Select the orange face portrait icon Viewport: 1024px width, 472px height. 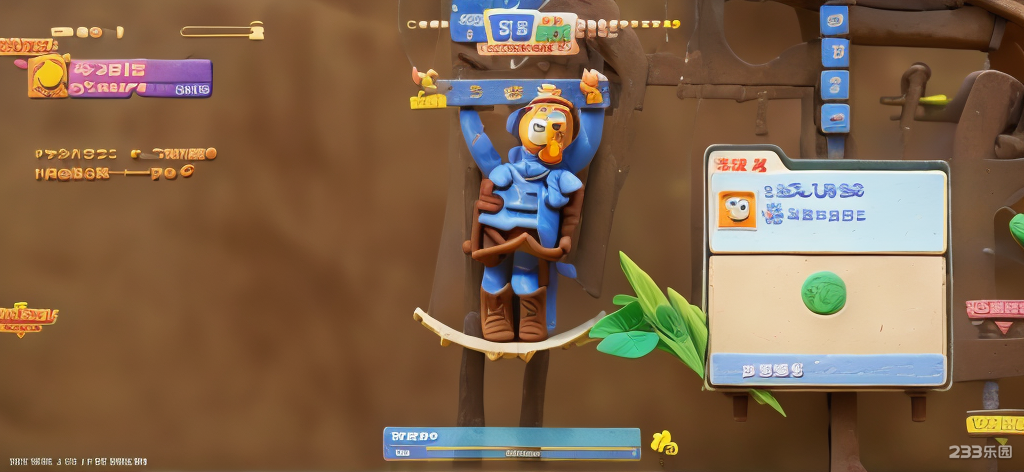point(736,209)
